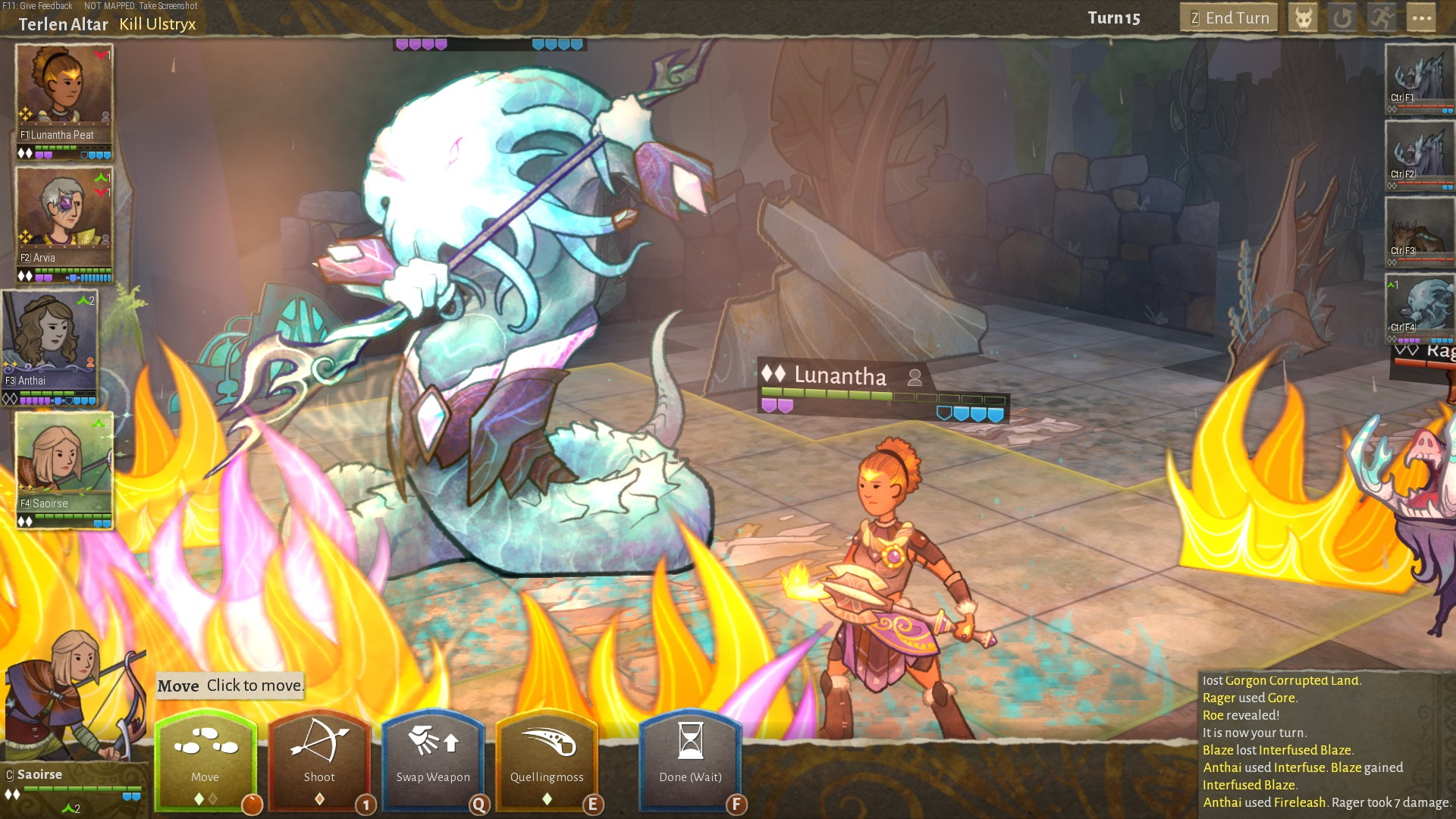Click the horned skull icon button
This screenshot has height=819, width=1456.
[1304, 18]
